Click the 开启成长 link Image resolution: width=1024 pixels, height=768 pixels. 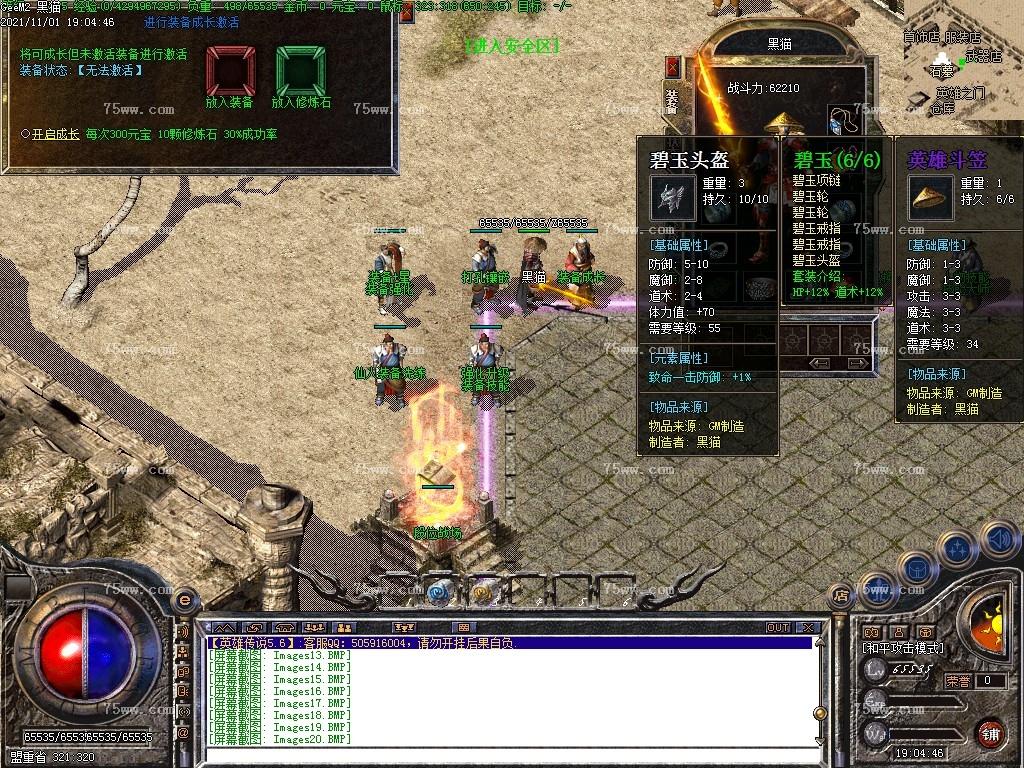pyautogui.click(x=56, y=133)
